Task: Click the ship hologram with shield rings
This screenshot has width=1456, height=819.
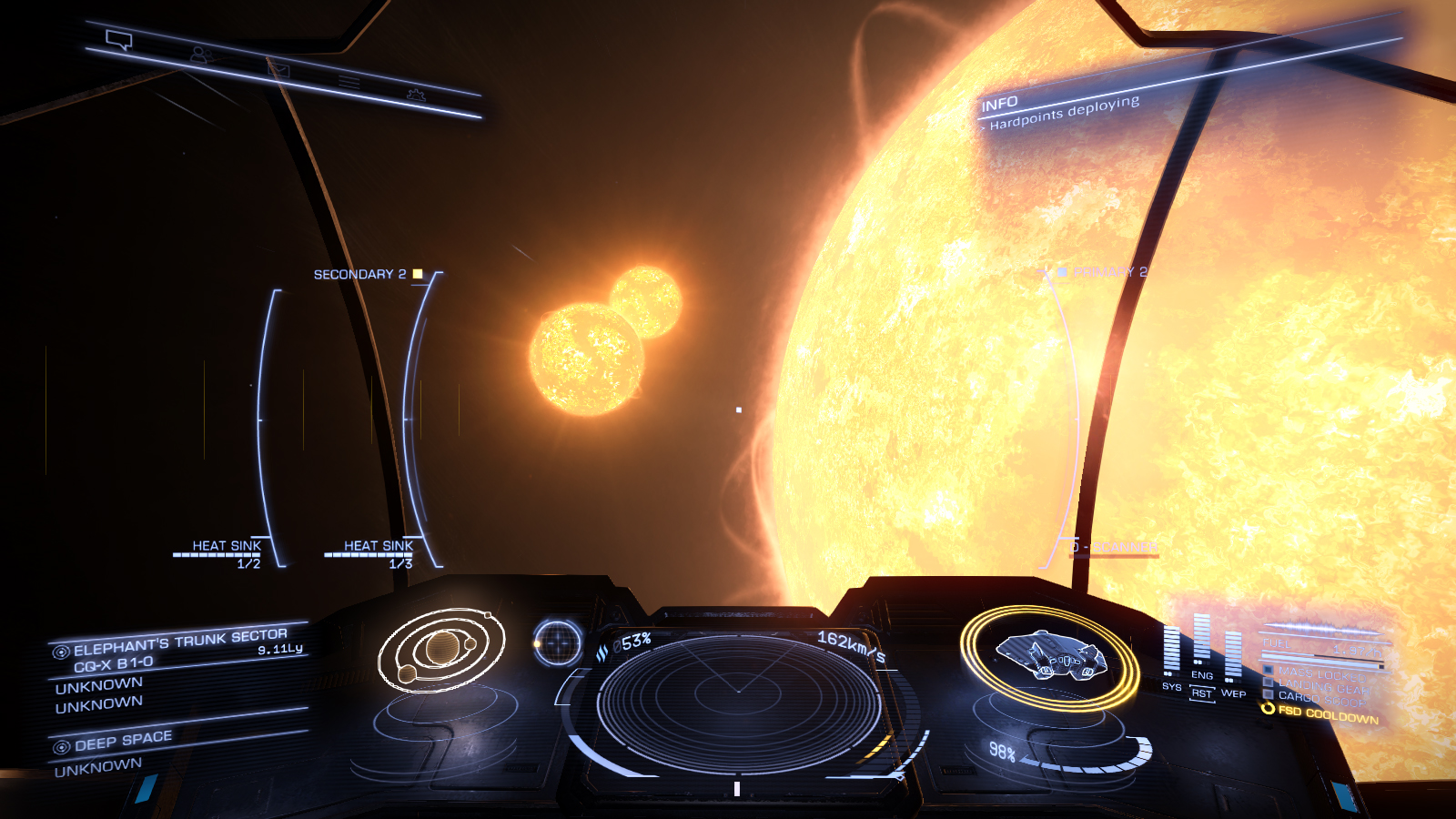Action: pyautogui.click(x=1050, y=656)
